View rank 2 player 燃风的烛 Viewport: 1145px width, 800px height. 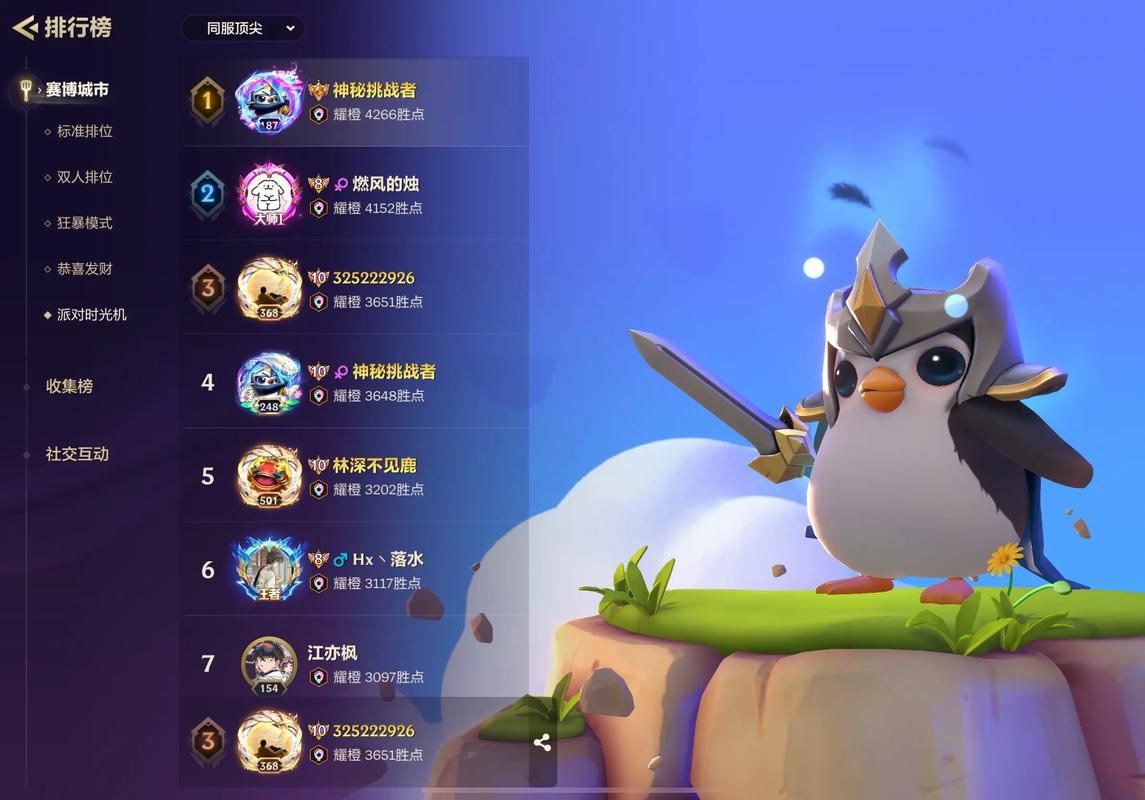pos(355,194)
